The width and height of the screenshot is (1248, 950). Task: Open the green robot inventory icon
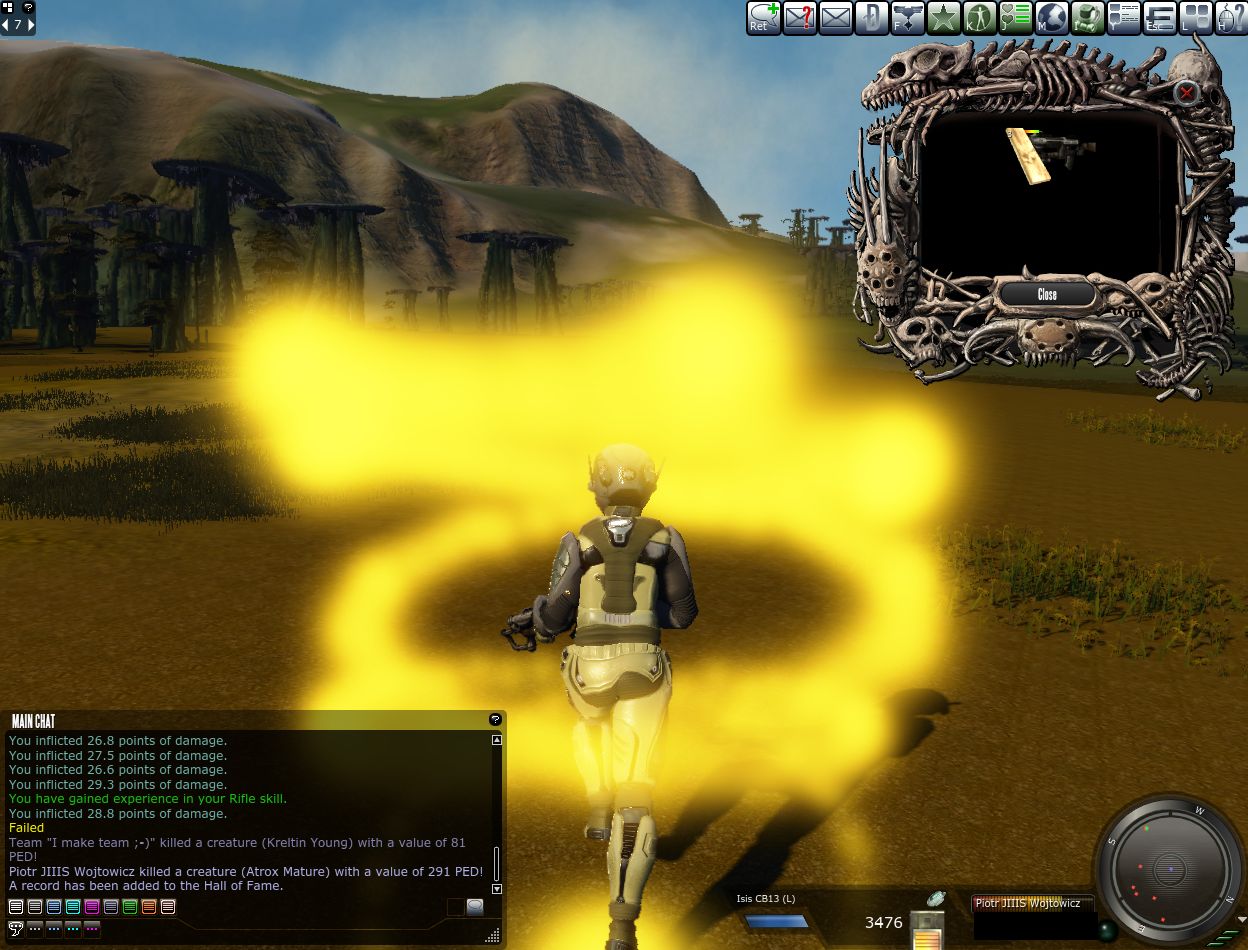[x=1088, y=17]
